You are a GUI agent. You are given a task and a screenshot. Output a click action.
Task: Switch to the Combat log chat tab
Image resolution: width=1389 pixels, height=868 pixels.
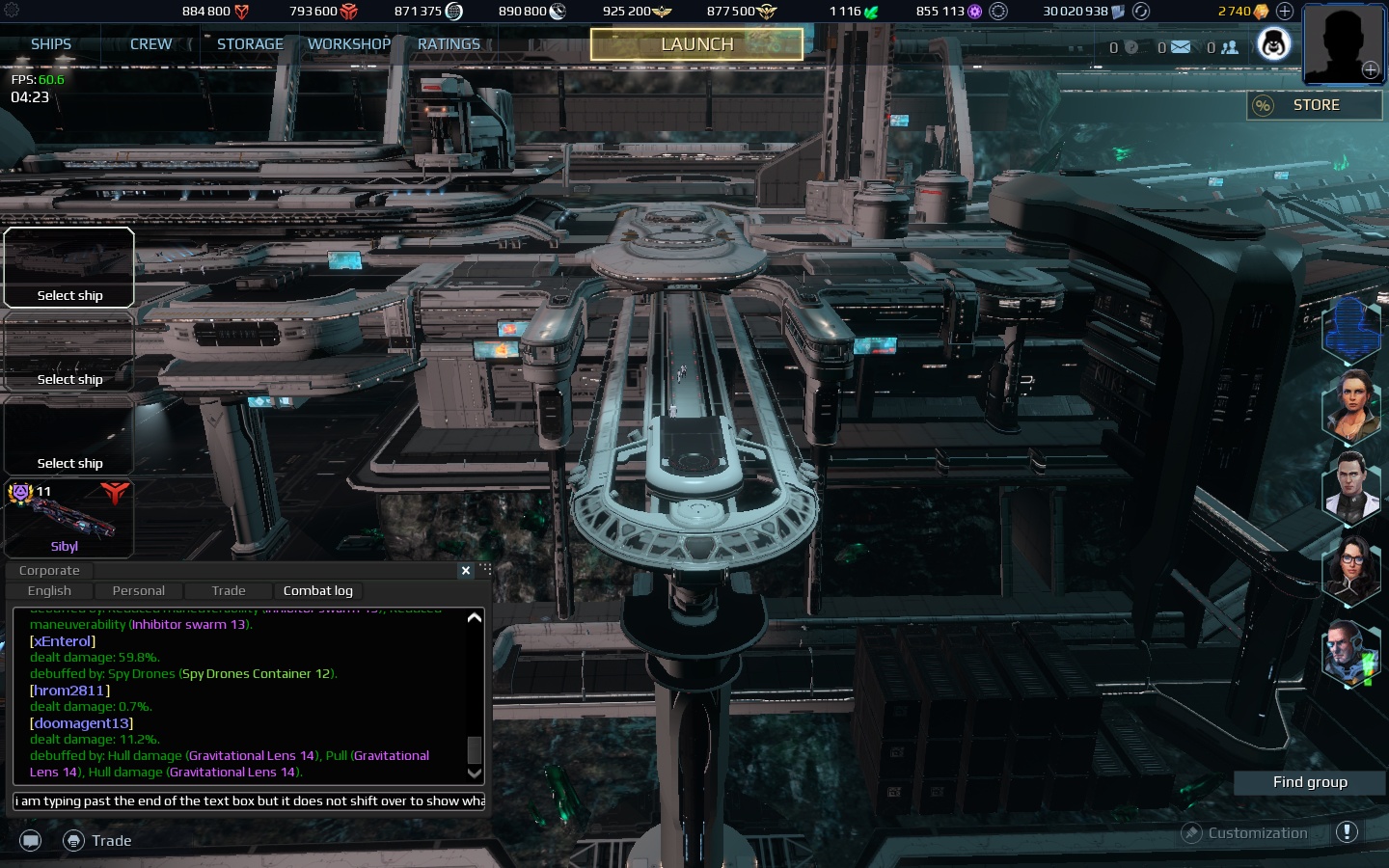click(317, 590)
